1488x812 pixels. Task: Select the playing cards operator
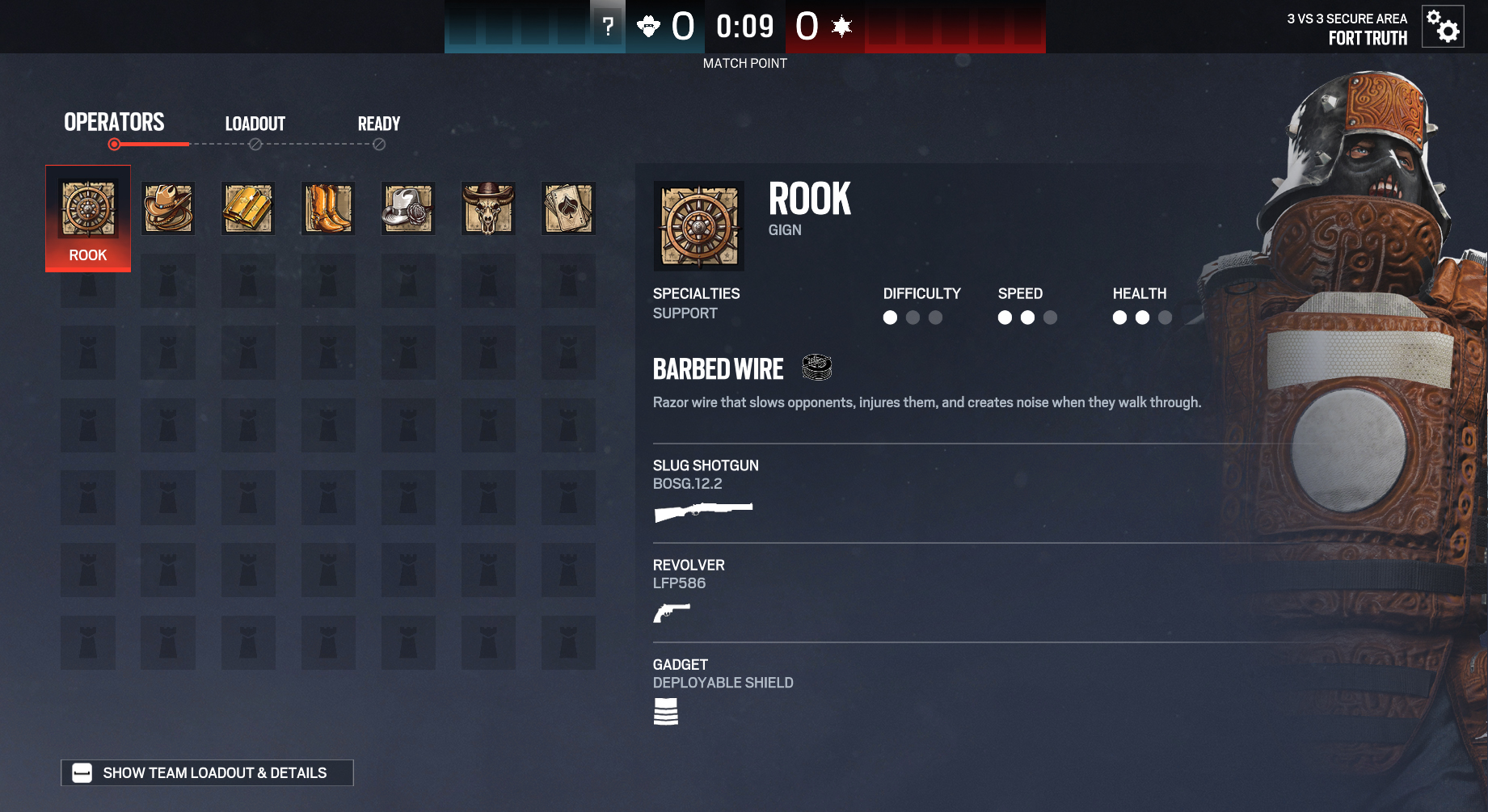[568, 208]
